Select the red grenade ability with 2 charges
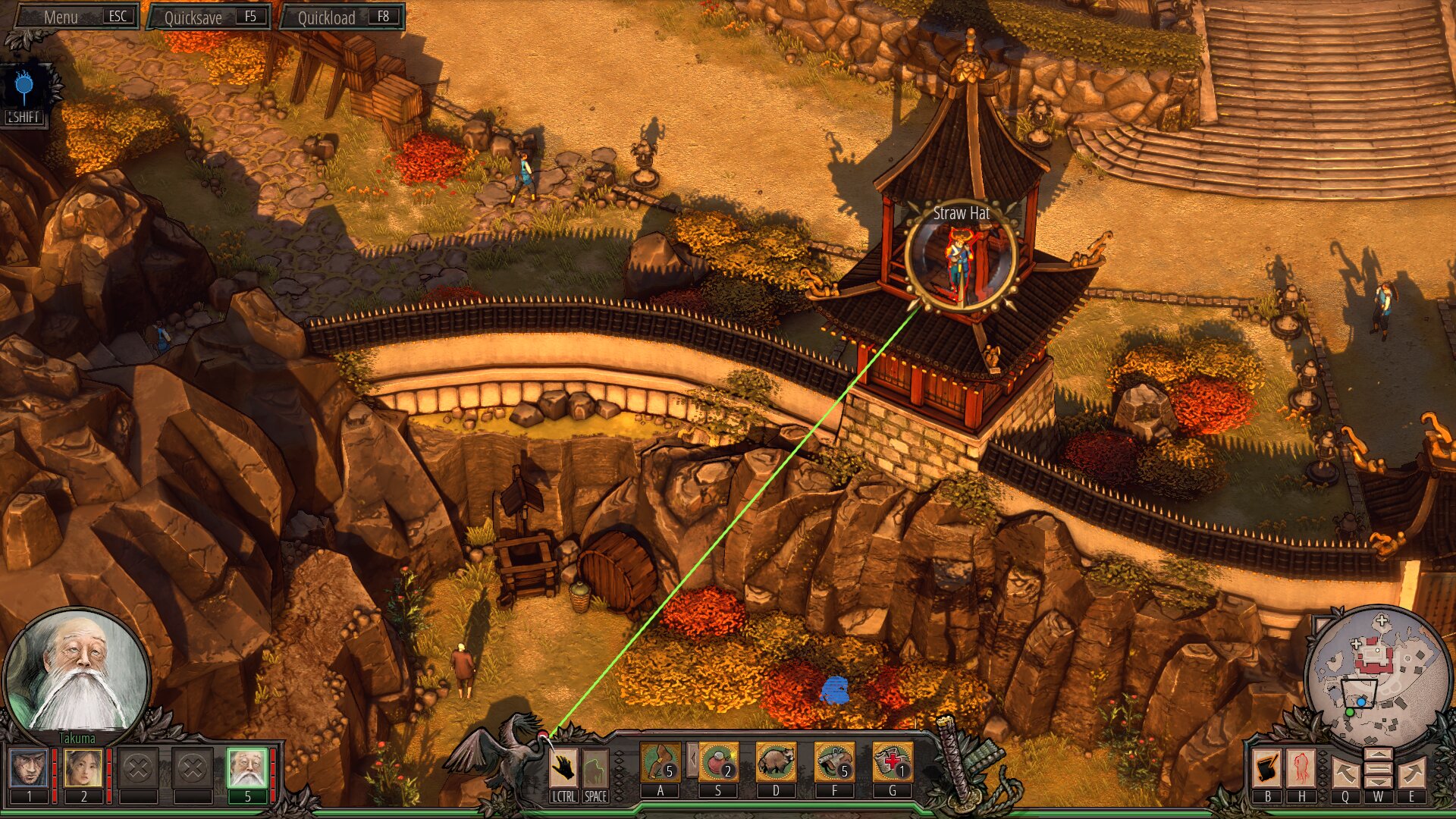The width and height of the screenshot is (1456, 819). click(x=718, y=762)
